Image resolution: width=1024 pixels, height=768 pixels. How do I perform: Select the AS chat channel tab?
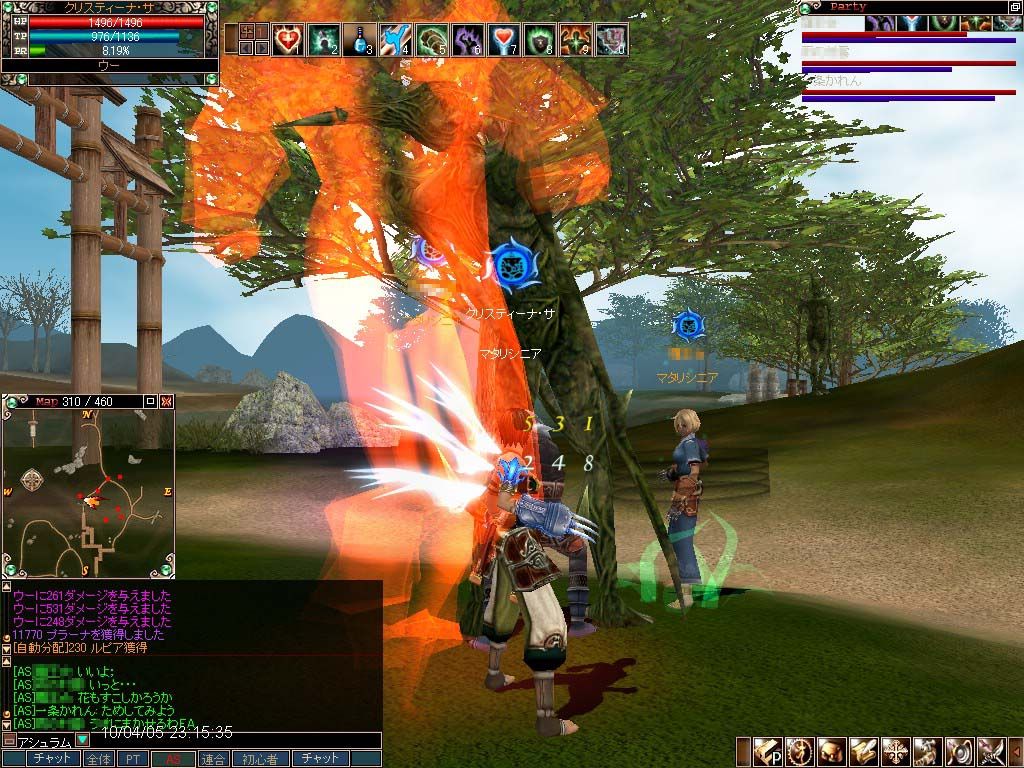pyautogui.click(x=172, y=759)
